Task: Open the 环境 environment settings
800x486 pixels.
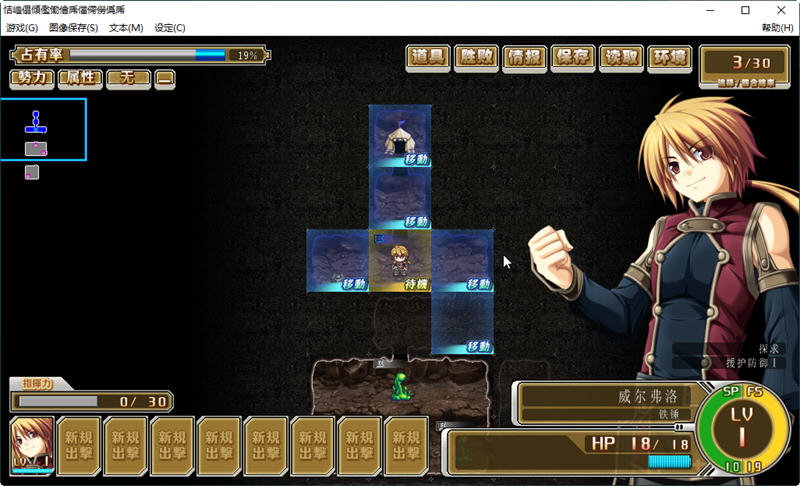Action: point(669,58)
